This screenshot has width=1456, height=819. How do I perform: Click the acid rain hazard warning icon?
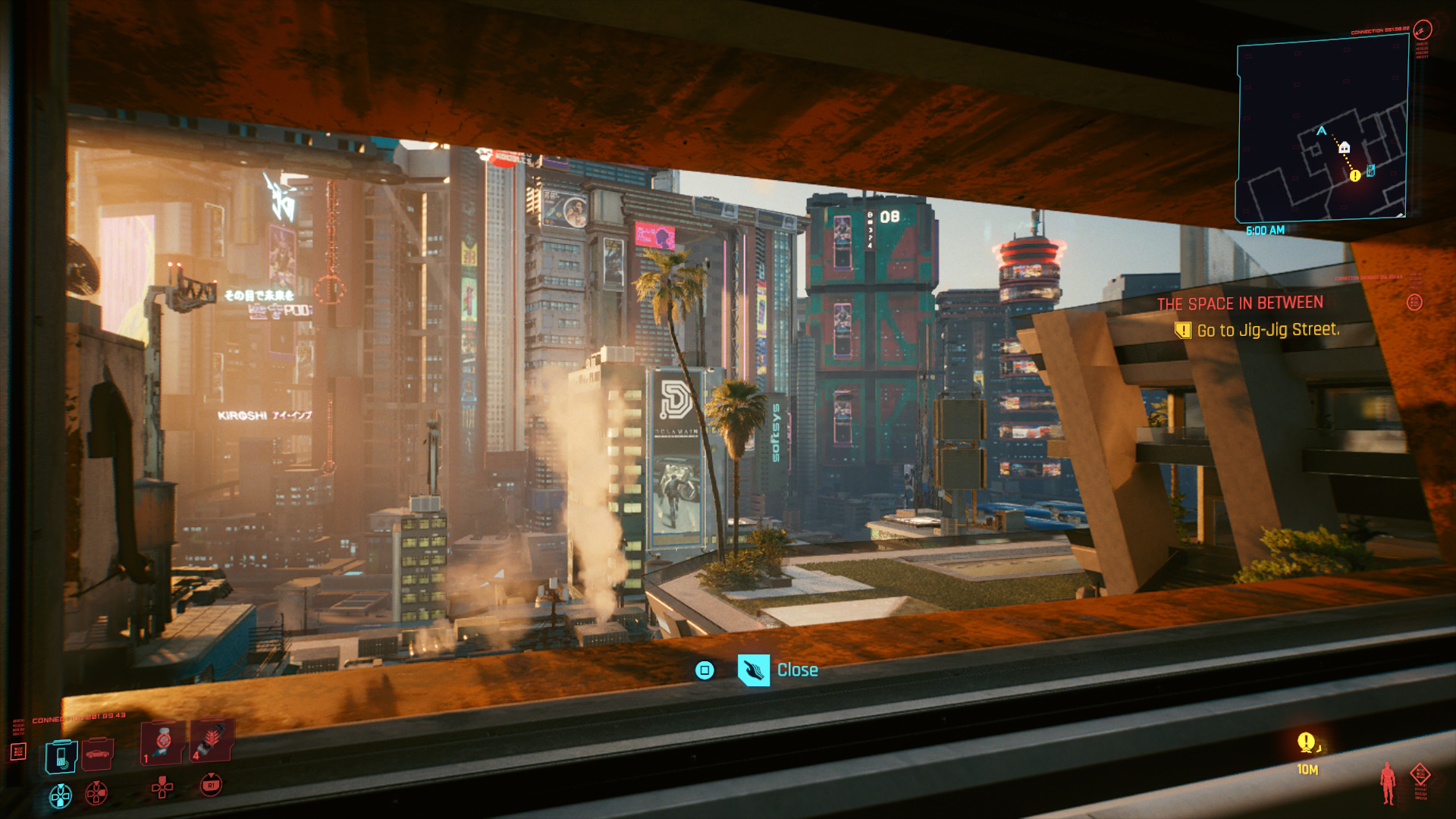pyautogui.click(x=1420, y=773)
